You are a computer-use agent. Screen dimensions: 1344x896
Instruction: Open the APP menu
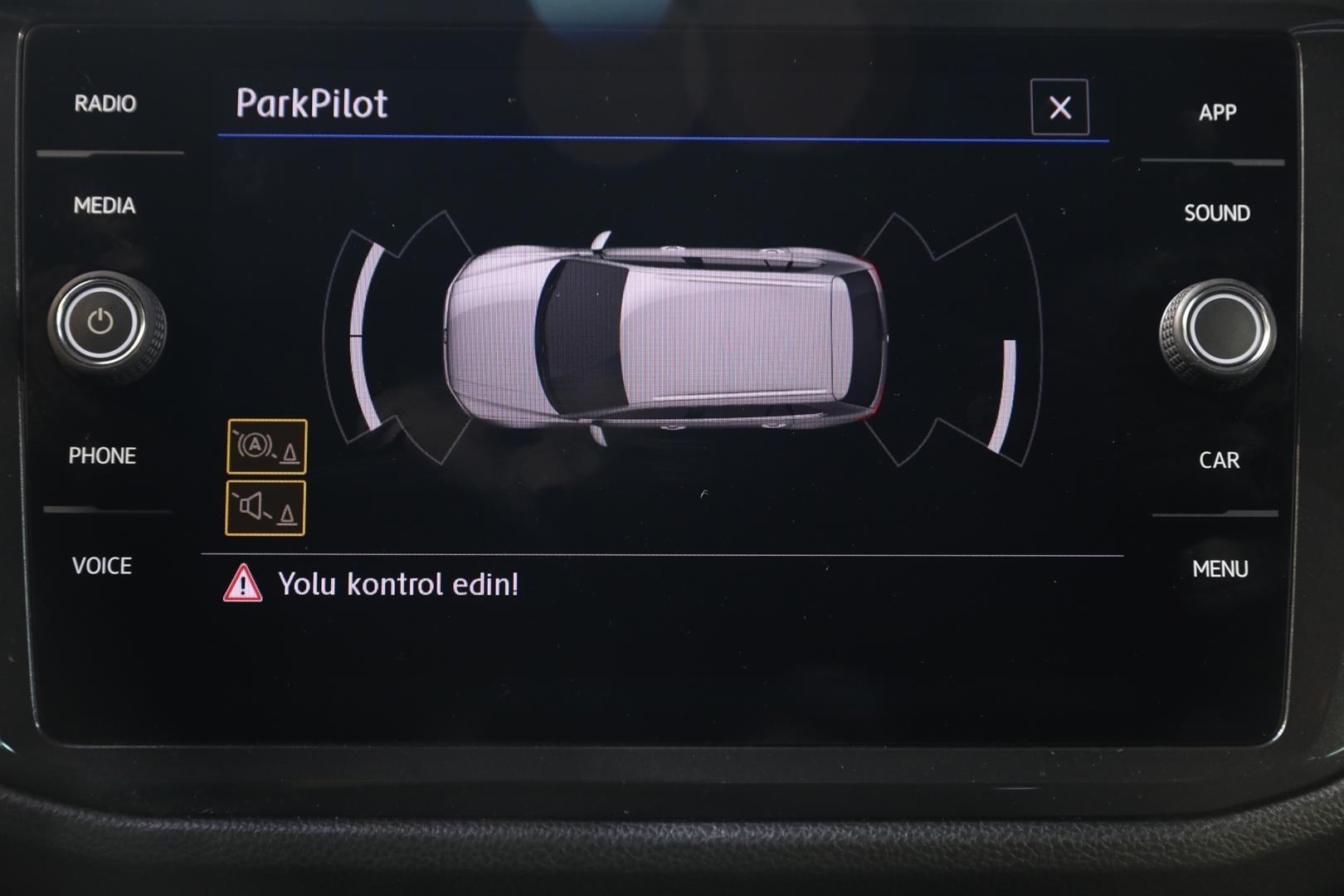pyautogui.click(x=1217, y=112)
